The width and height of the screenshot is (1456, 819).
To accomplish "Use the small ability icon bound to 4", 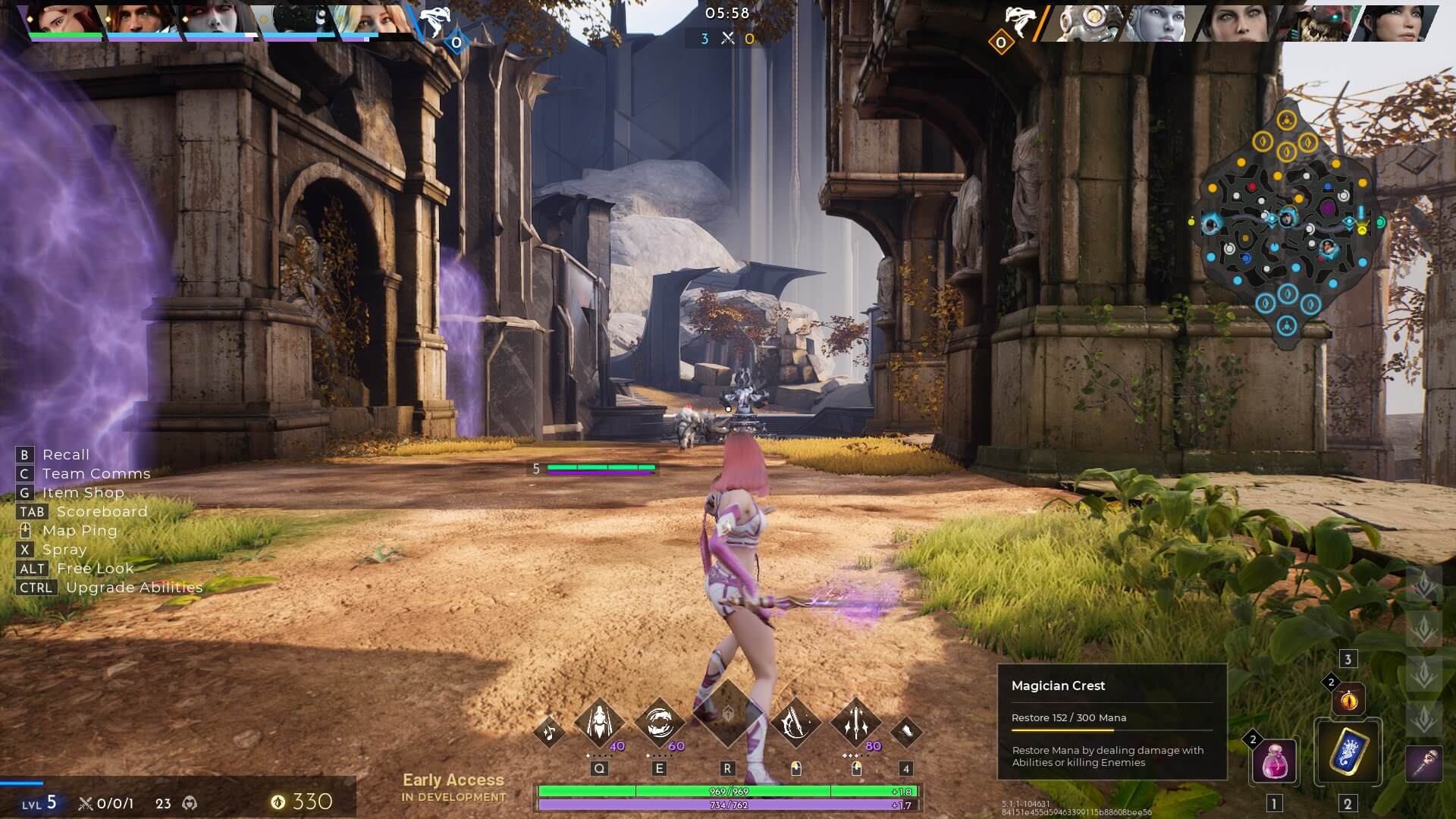I will tap(905, 732).
